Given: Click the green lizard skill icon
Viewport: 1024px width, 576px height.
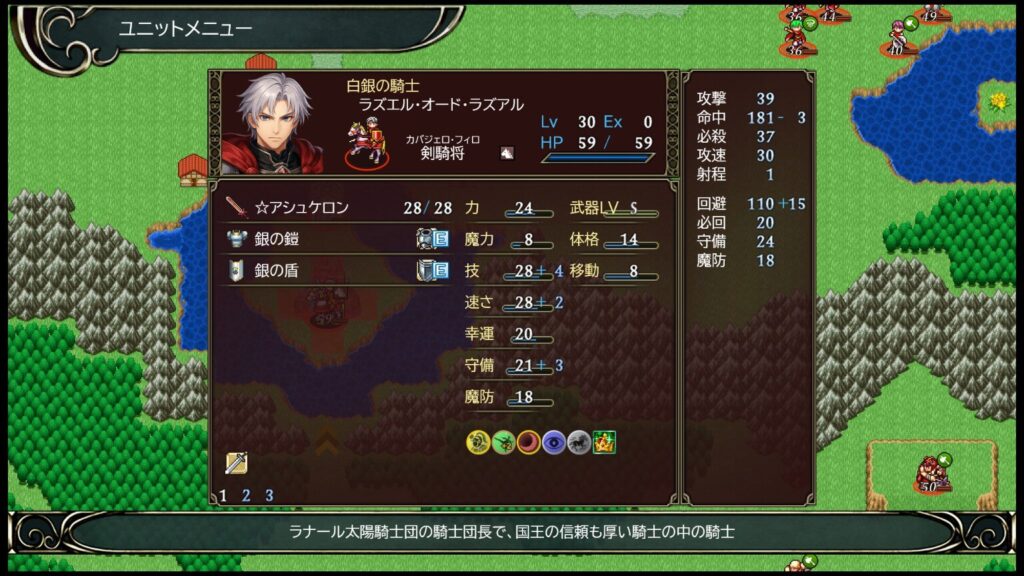Looking at the screenshot, I should [503, 442].
